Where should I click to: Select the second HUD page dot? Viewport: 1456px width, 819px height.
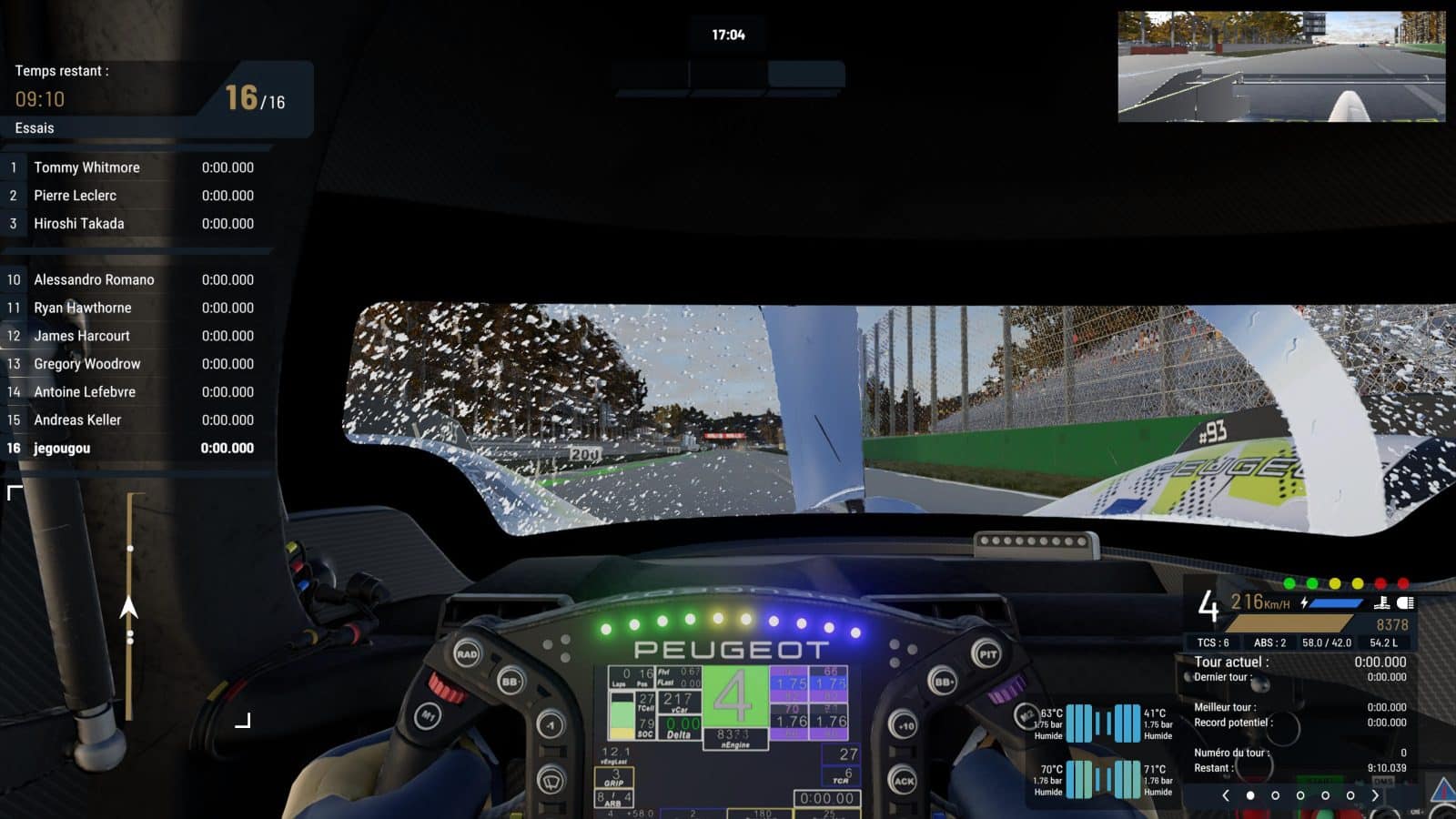(1275, 794)
